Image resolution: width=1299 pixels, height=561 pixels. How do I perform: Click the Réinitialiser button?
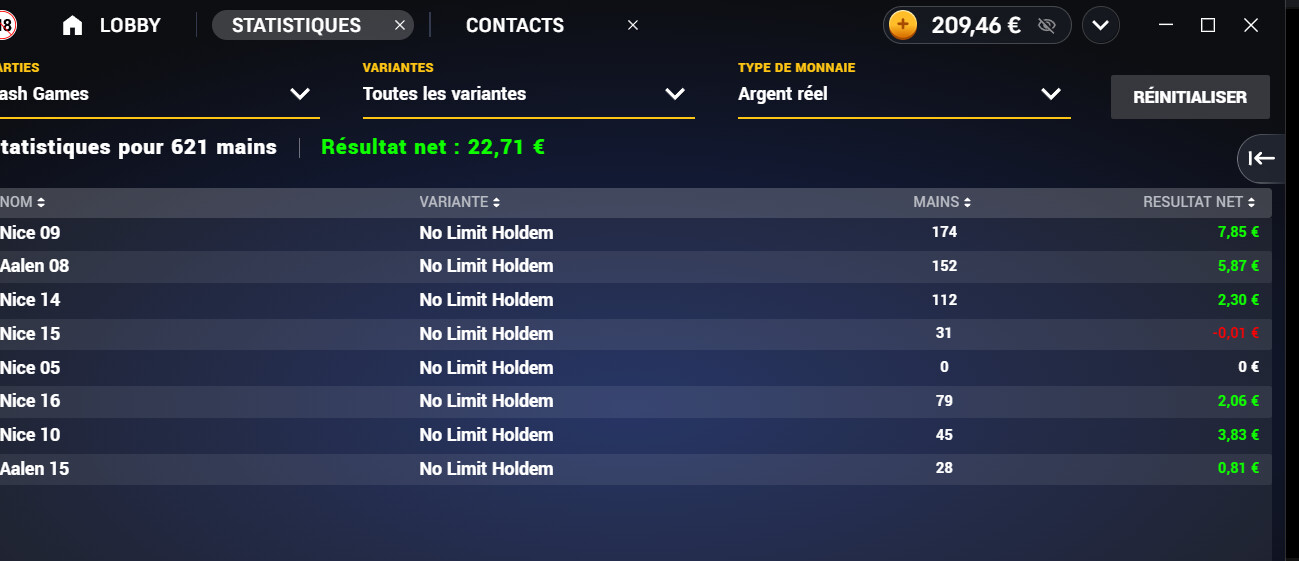(x=1190, y=97)
